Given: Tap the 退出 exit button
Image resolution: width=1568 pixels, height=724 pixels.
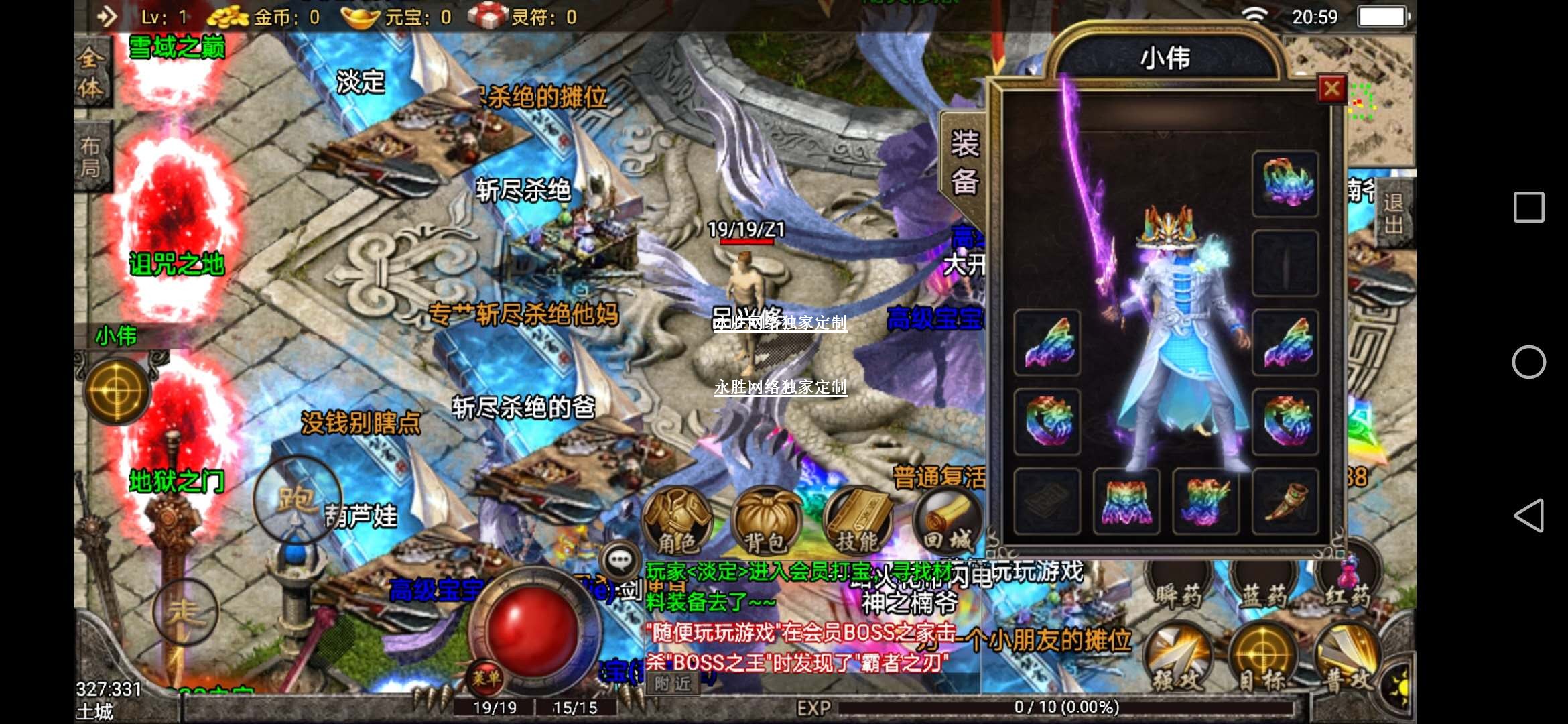Looking at the screenshot, I should (x=1394, y=213).
